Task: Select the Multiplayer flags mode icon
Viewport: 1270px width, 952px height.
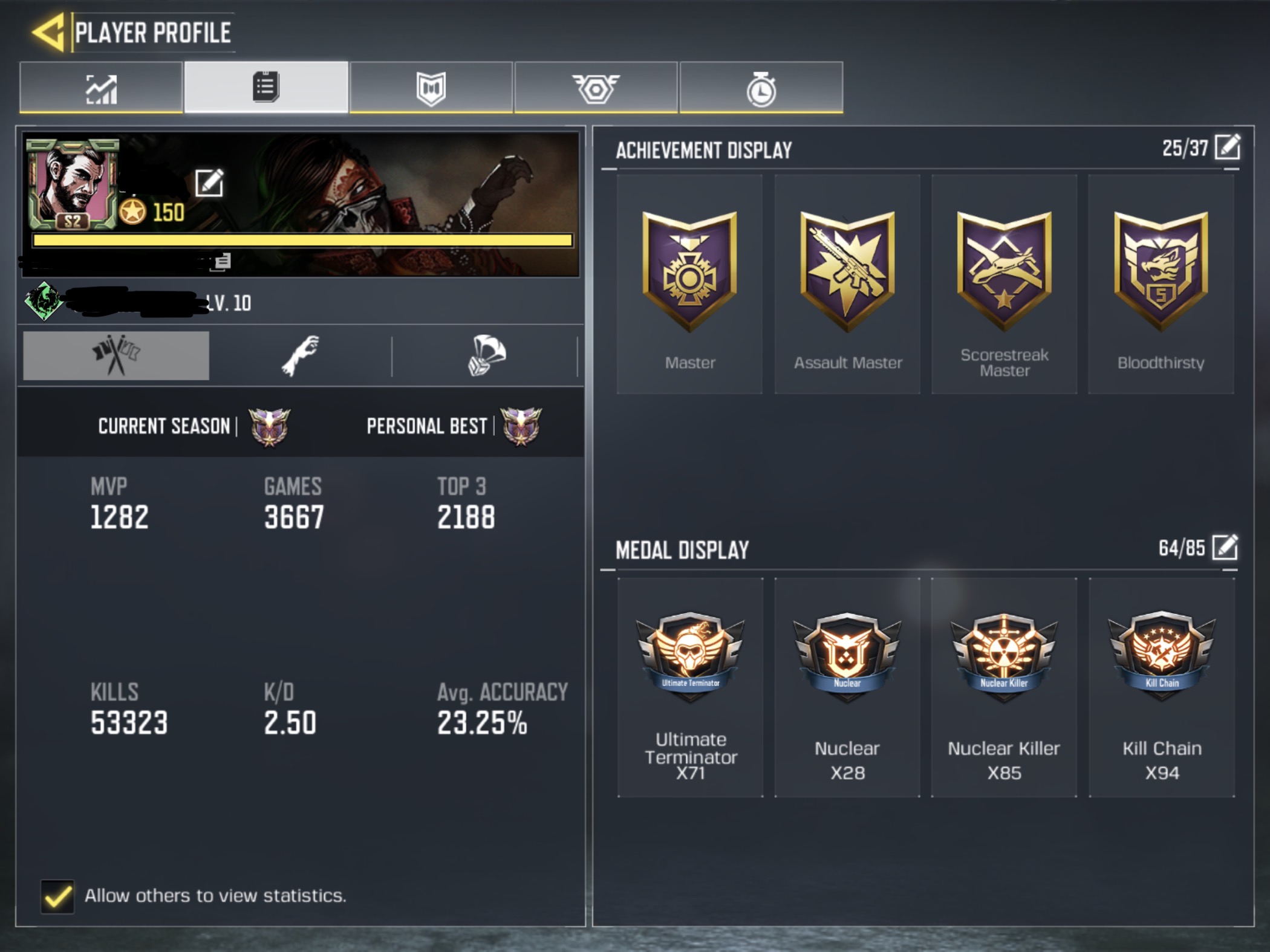Action: coord(115,355)
